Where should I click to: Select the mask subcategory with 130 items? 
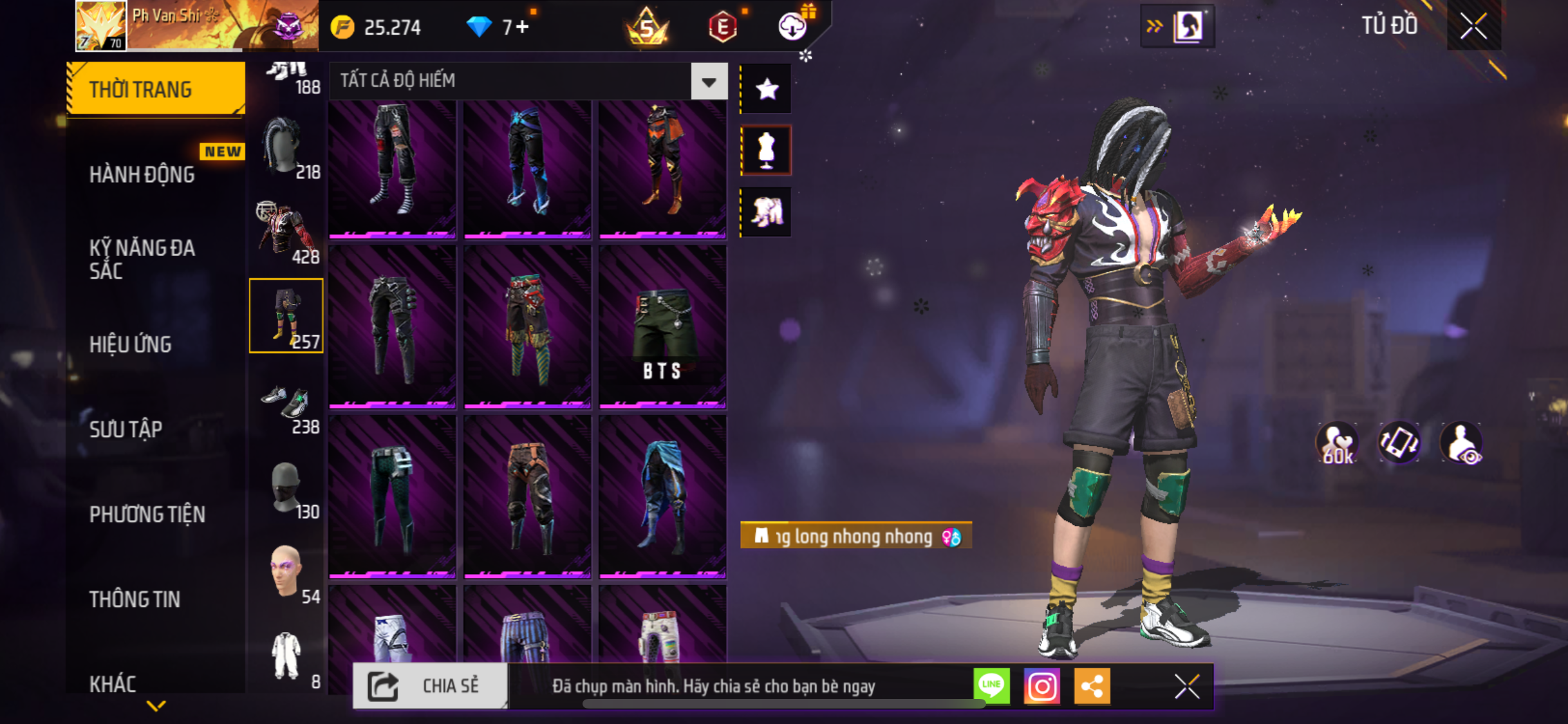287,490
